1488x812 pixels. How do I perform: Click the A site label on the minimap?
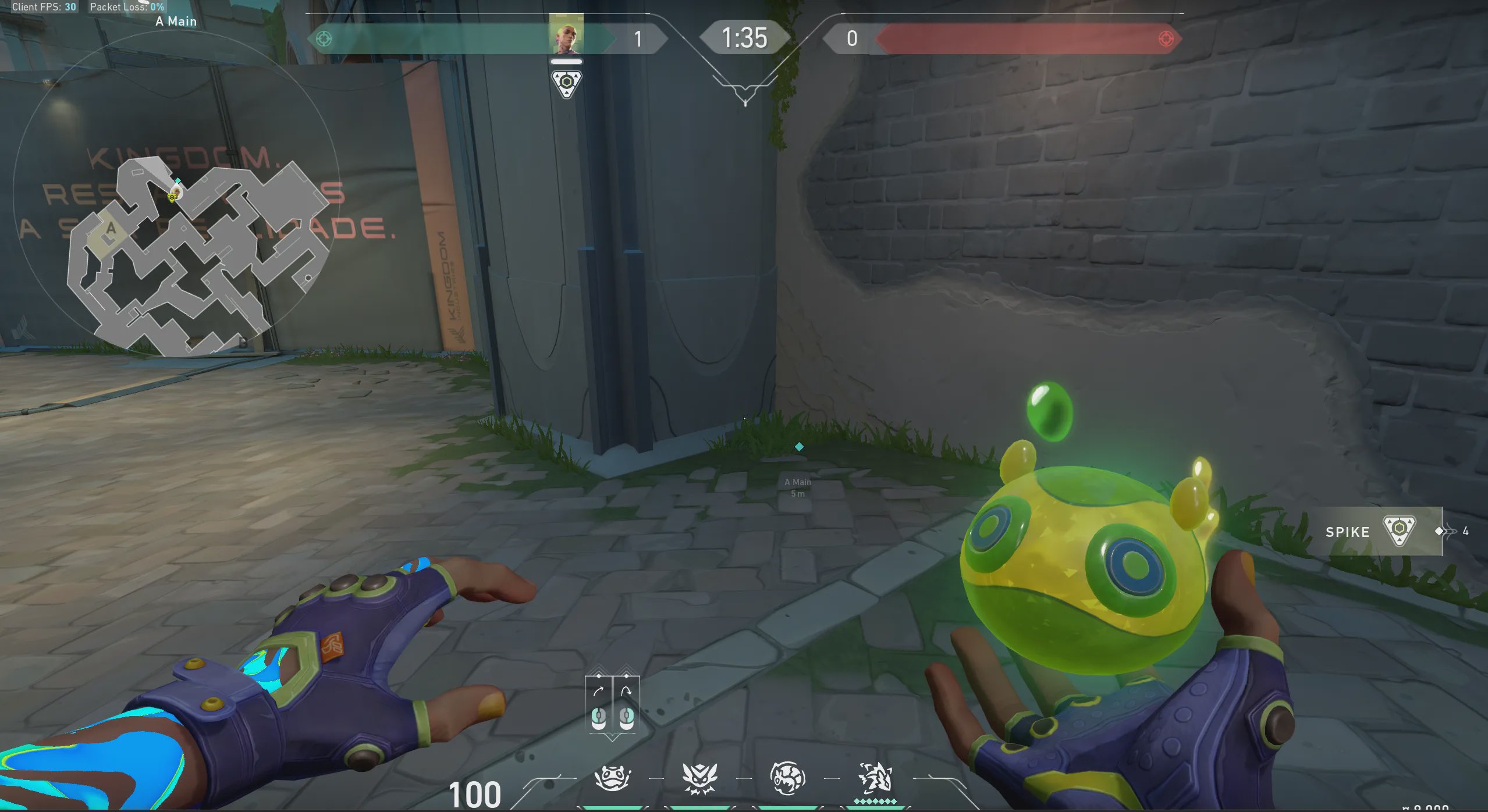coord(111,228)
